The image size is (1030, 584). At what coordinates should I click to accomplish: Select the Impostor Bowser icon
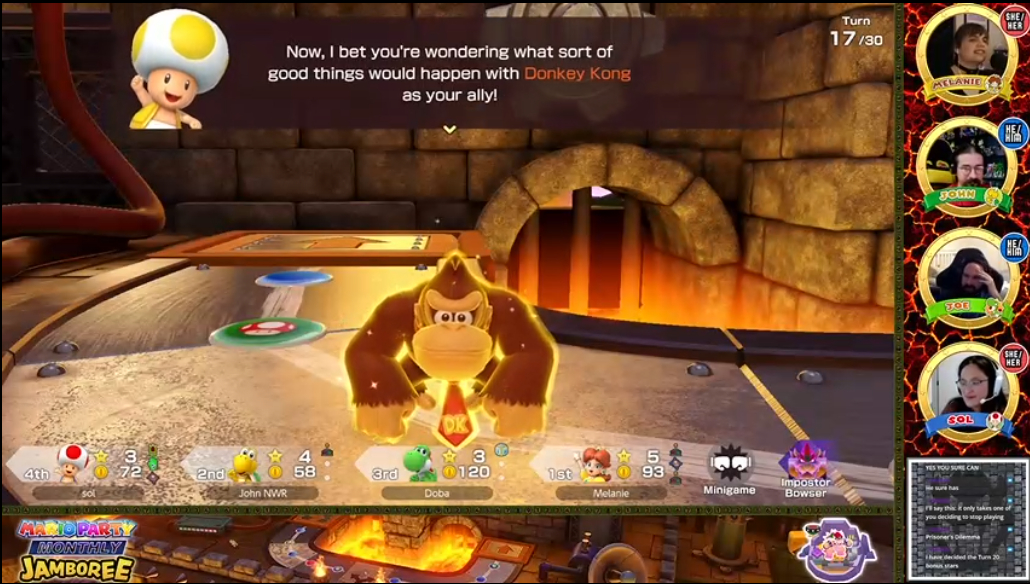pyautogui.click(x=806, y=468)
